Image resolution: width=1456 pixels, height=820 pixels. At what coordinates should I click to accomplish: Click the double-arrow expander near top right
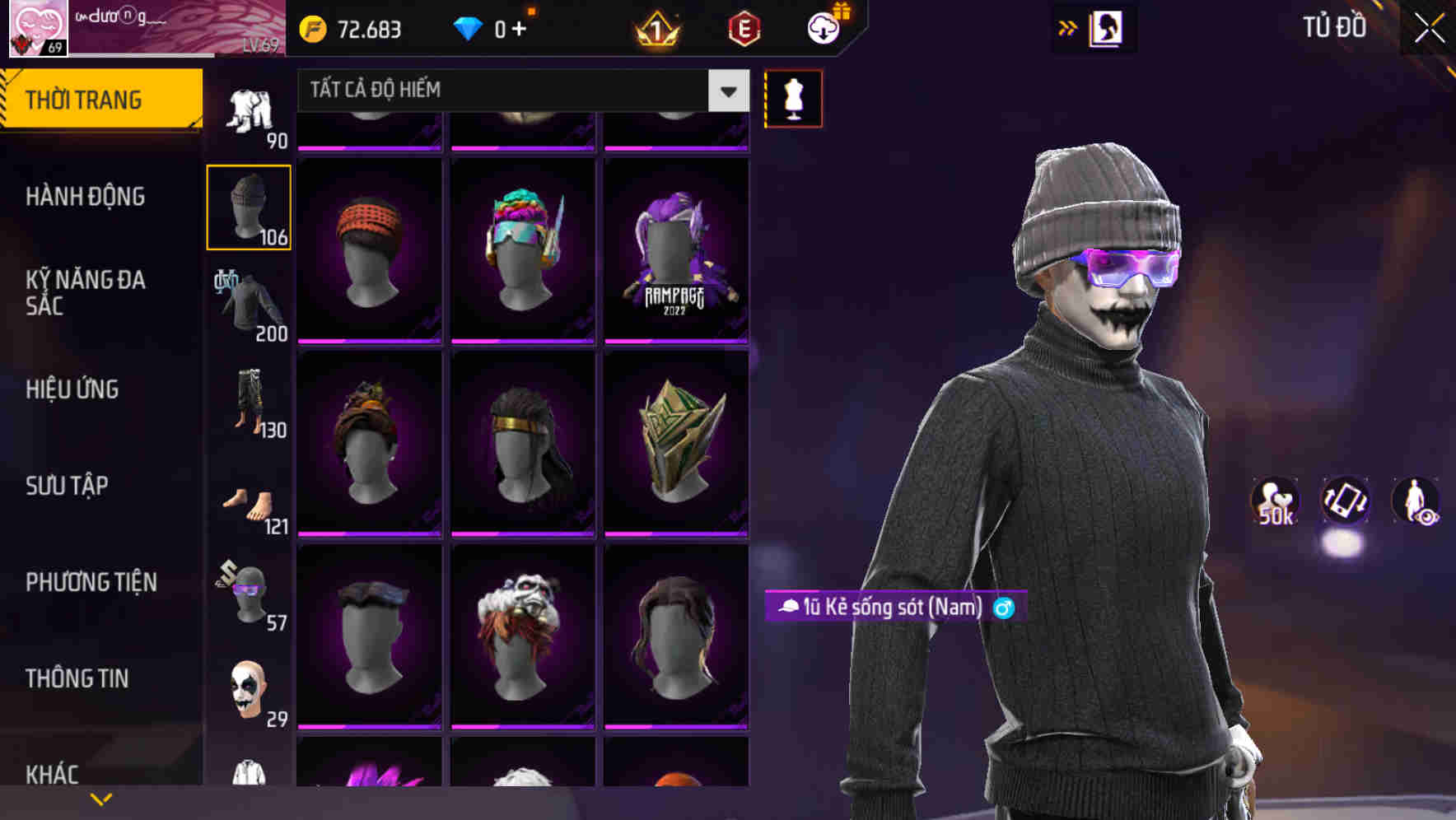(1068, 28)
